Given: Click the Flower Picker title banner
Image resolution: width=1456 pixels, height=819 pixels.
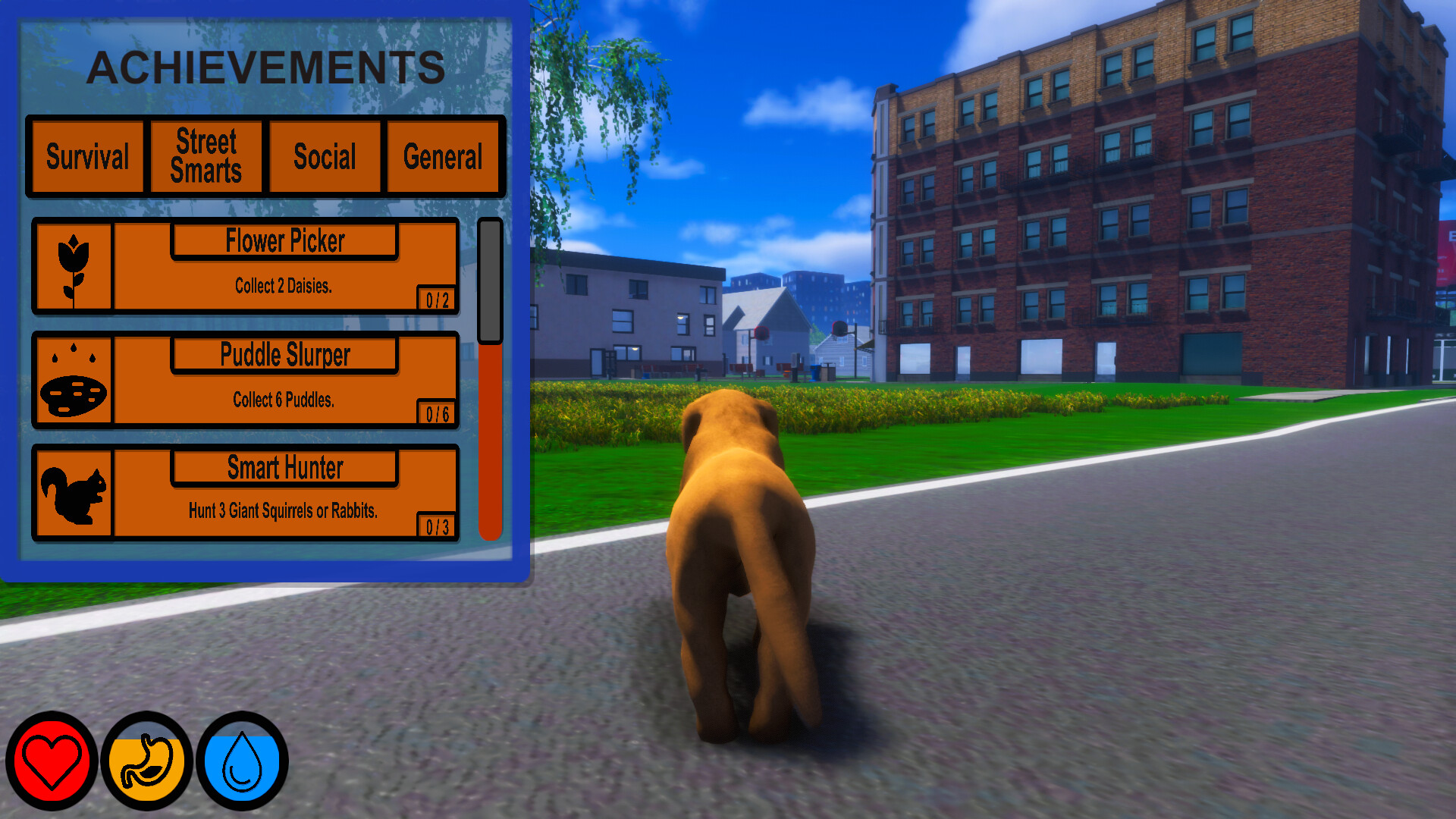Looking at the screenshot, I should pyautogui.click(x=284, y=241).
